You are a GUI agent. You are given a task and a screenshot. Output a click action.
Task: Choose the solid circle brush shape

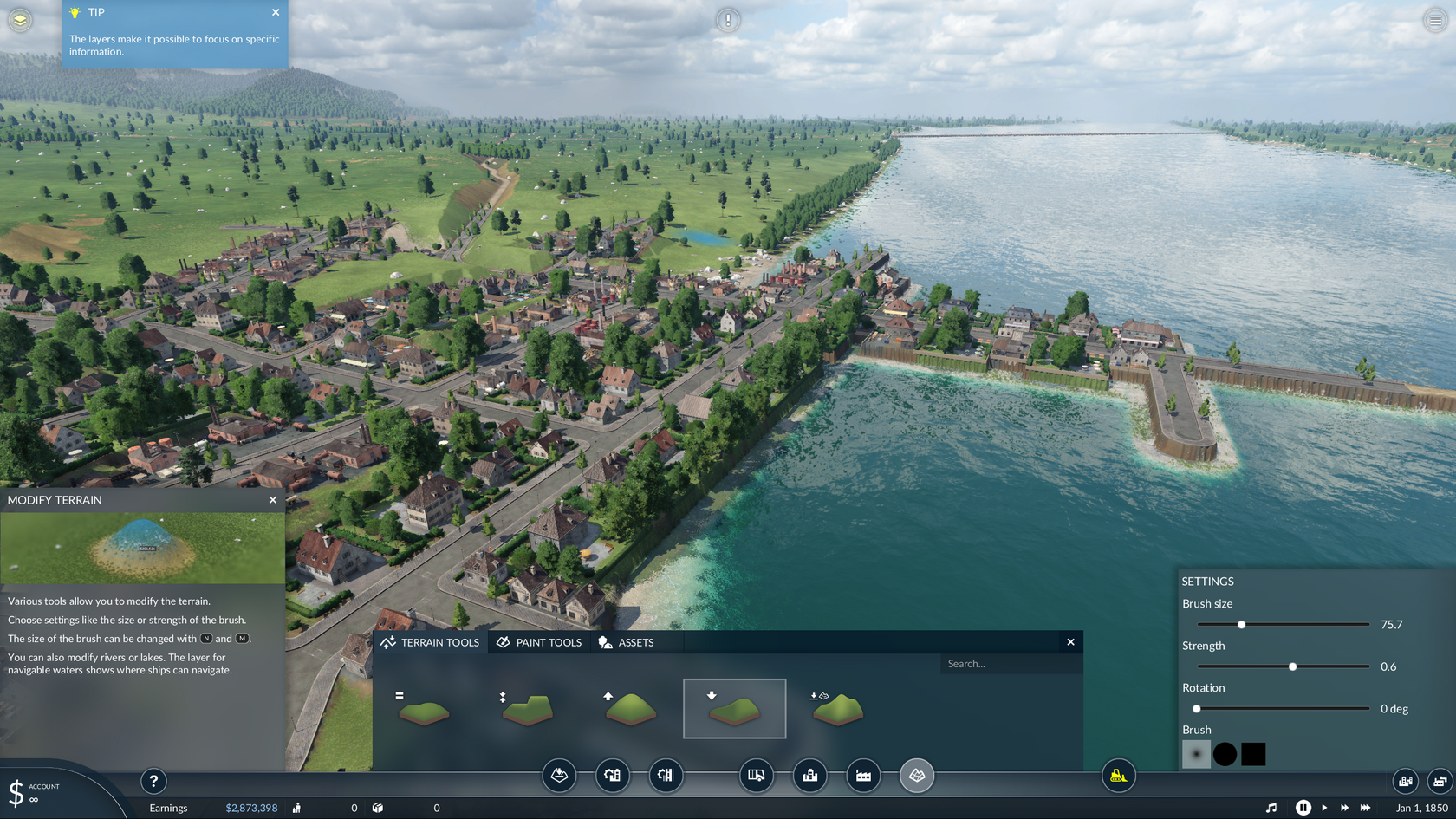pos(1225,754)
